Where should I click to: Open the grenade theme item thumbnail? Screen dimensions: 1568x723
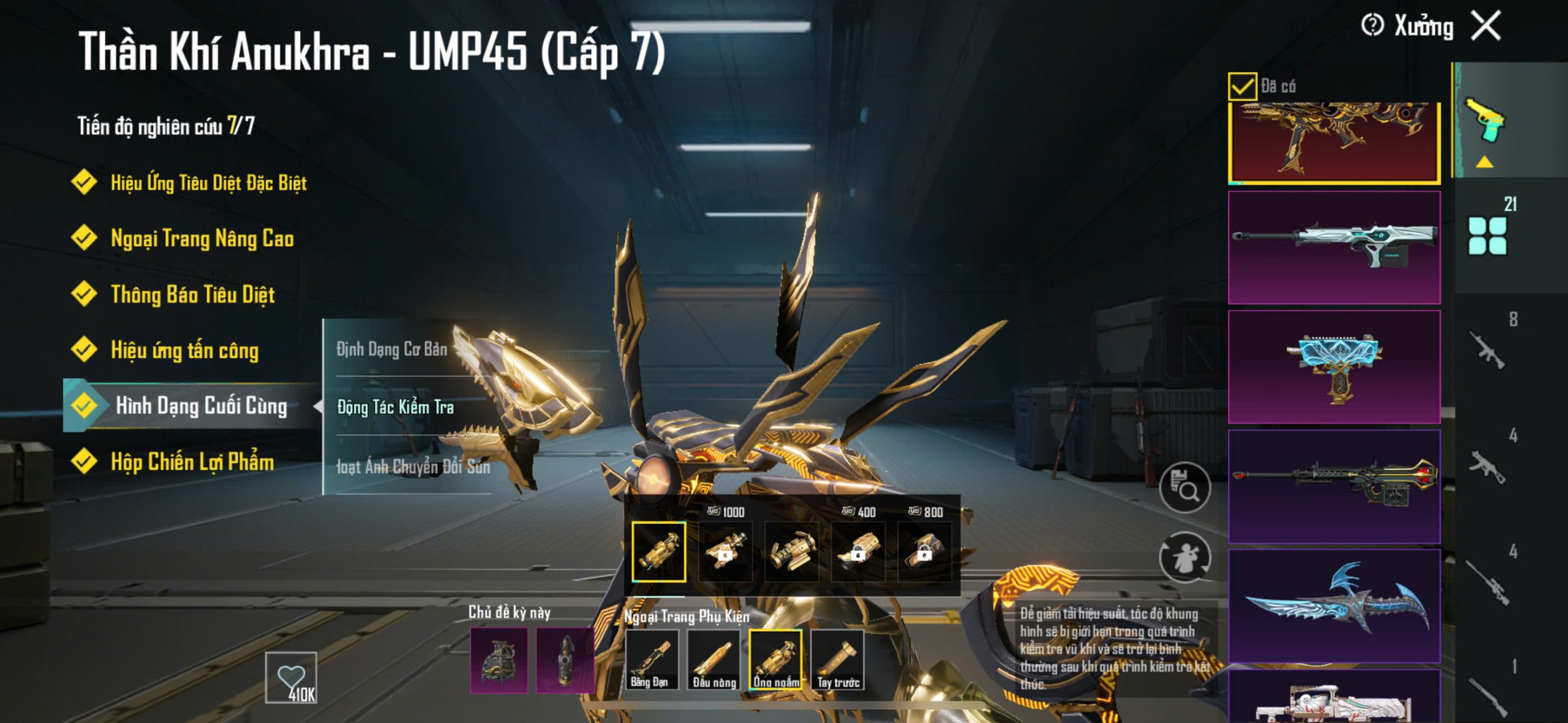(499, 660)
